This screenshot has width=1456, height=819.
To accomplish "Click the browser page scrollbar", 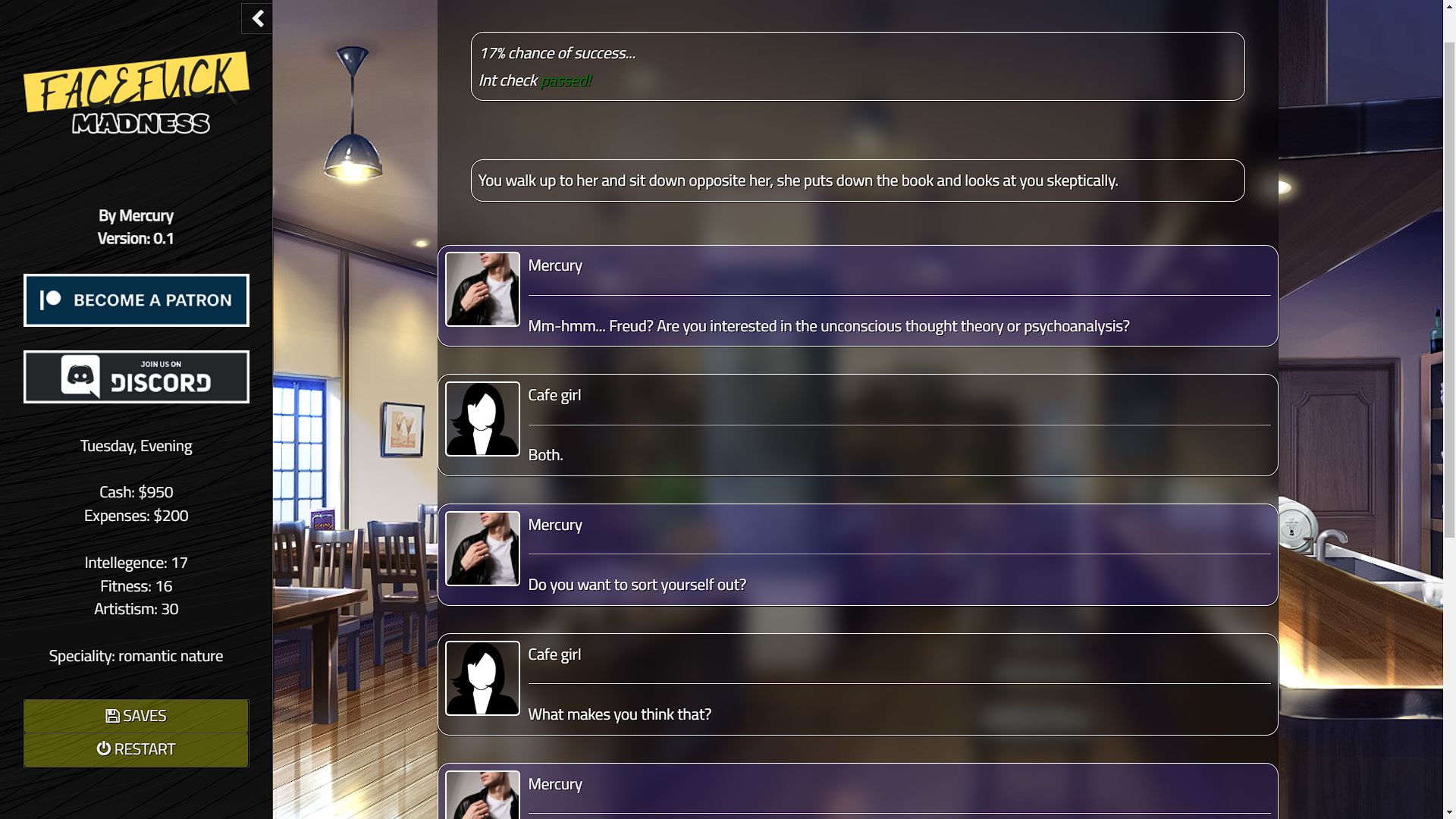I will (1449, 288).
